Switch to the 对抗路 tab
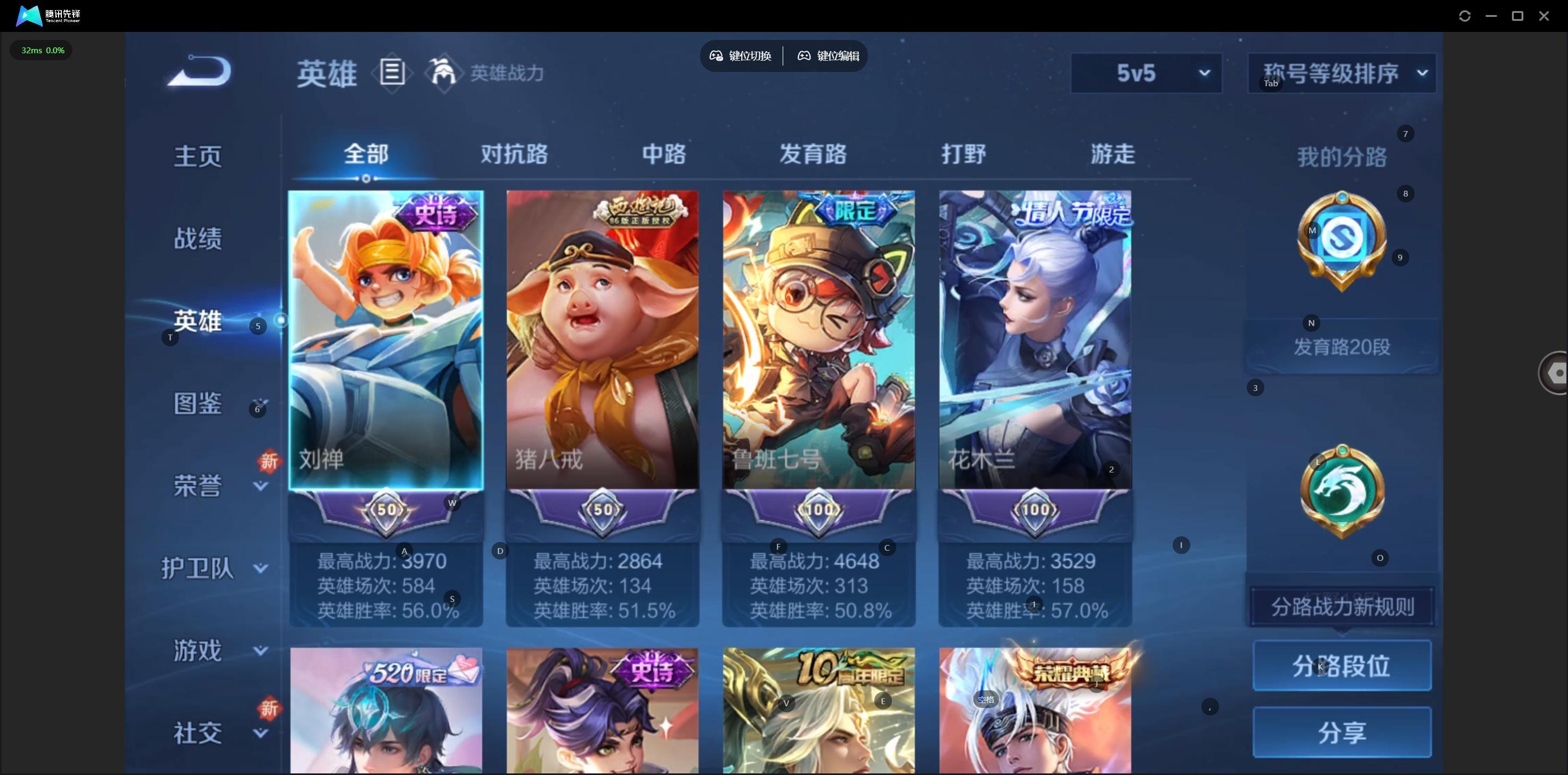Screen dimensions: 1568x775 click(514, 154)
